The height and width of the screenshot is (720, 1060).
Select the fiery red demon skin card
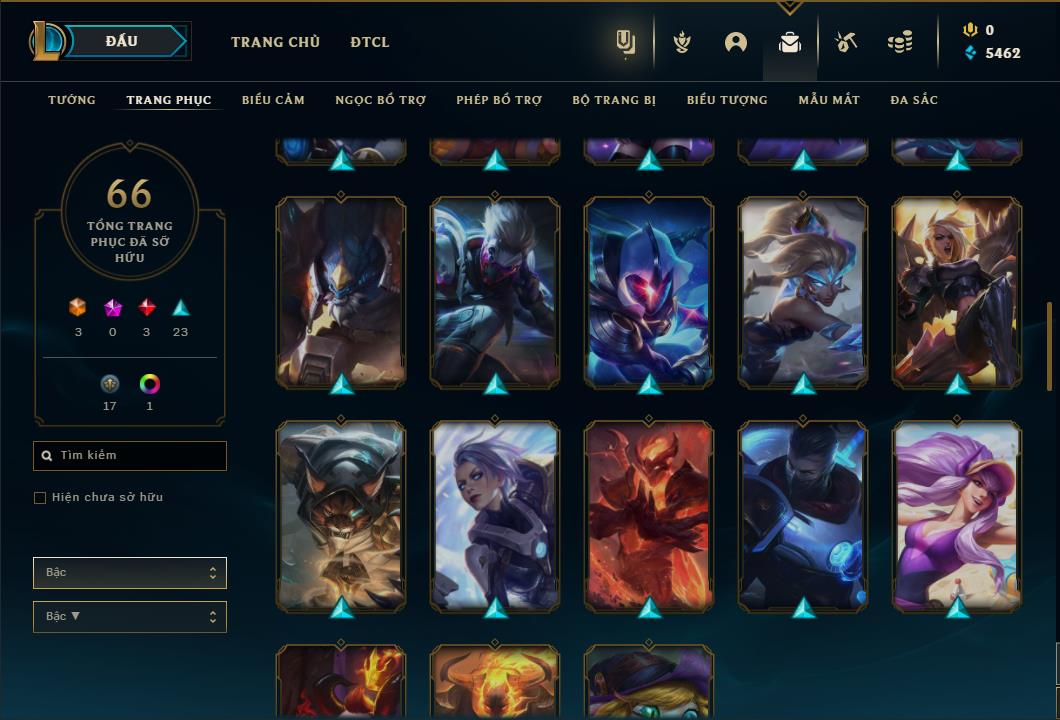click(x=649, y=515)
